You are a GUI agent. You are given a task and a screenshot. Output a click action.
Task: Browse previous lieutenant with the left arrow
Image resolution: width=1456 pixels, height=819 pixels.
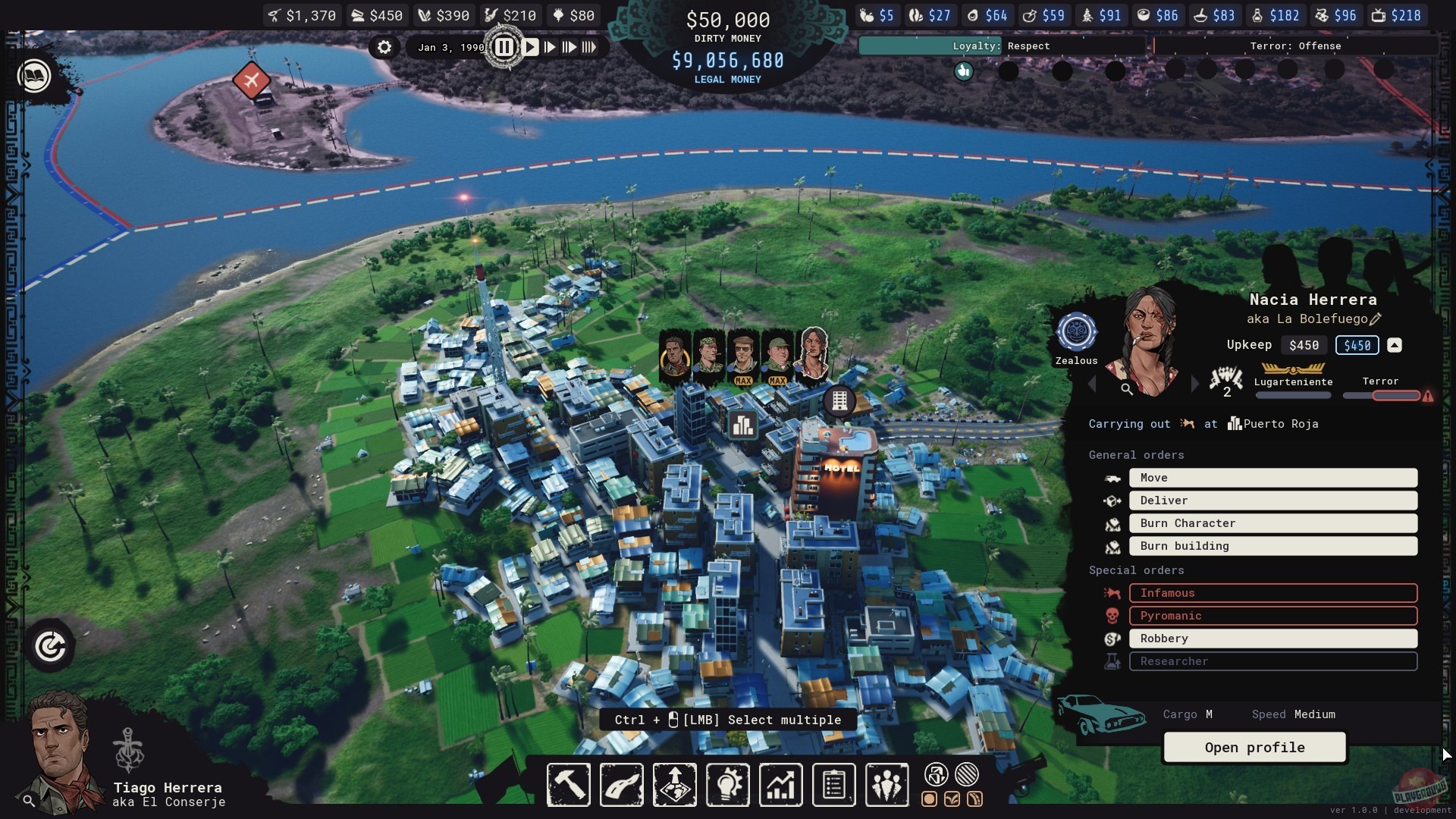click(x=1092, y=384)
